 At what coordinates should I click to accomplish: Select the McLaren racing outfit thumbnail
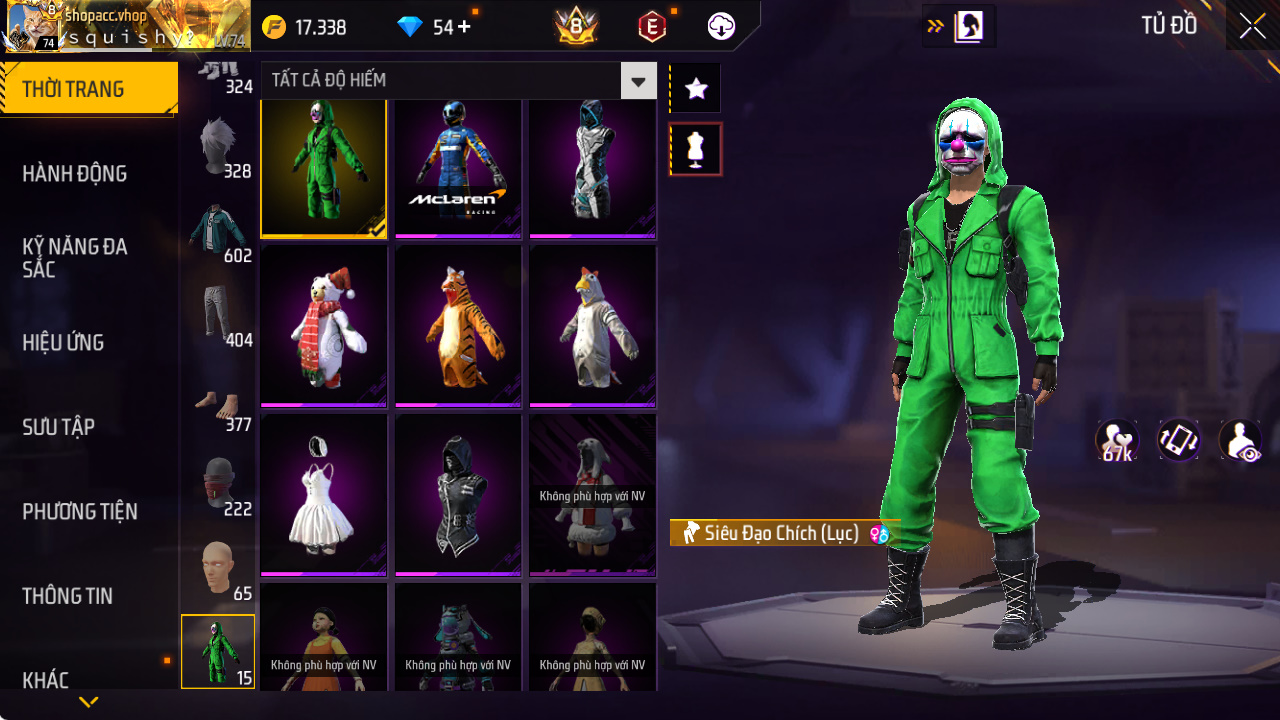pos(458,166)
